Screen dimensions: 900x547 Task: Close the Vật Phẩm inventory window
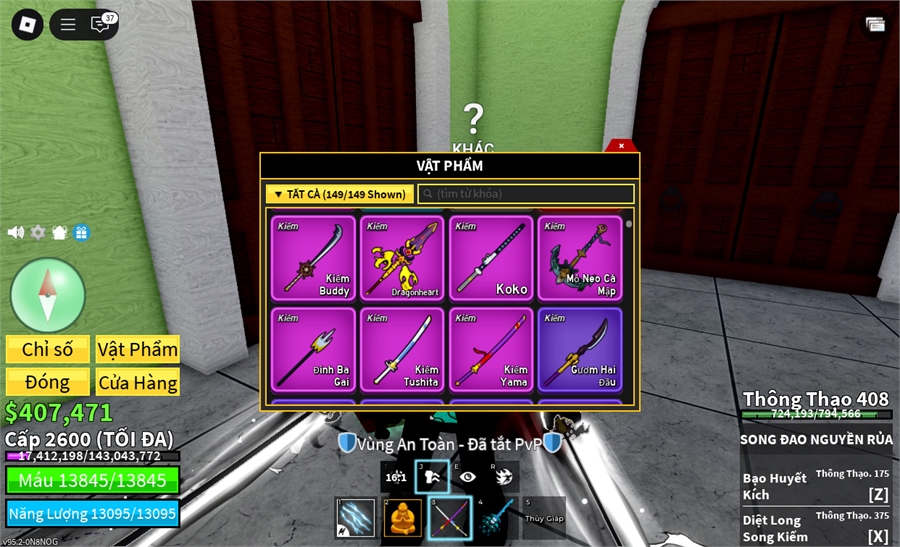[621, 146]
